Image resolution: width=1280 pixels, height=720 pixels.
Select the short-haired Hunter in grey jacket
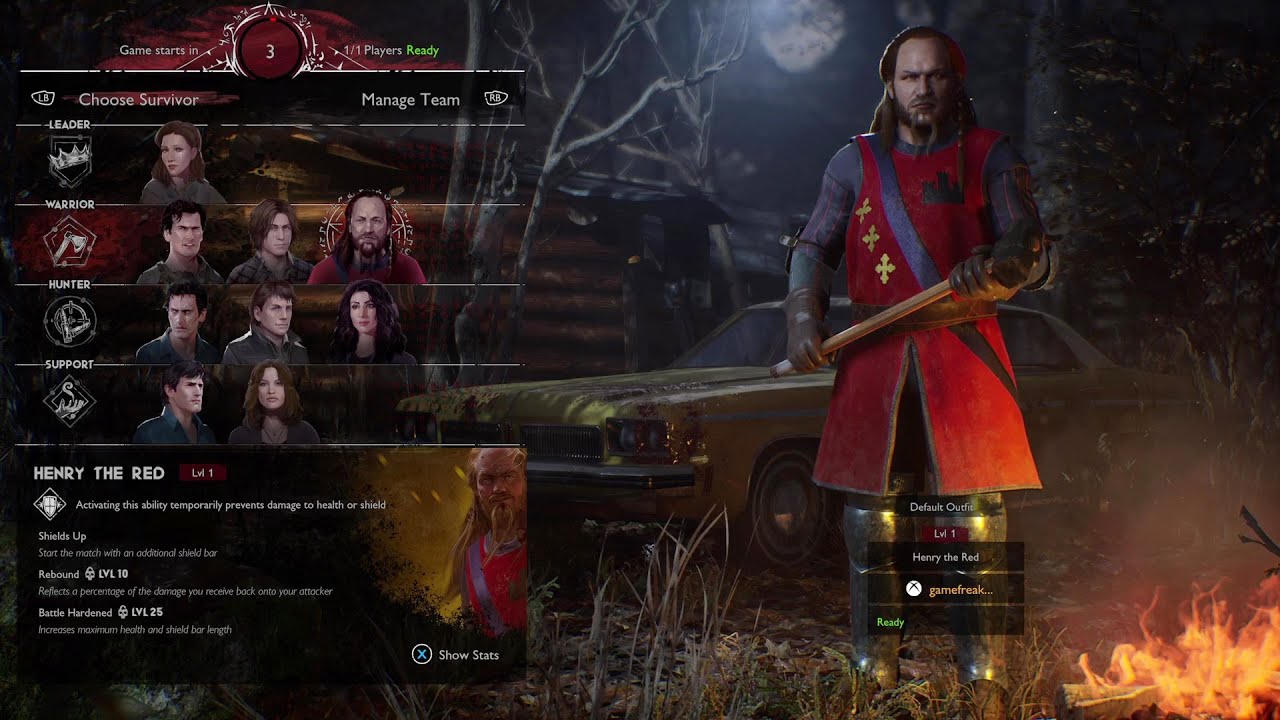point(267,322)
